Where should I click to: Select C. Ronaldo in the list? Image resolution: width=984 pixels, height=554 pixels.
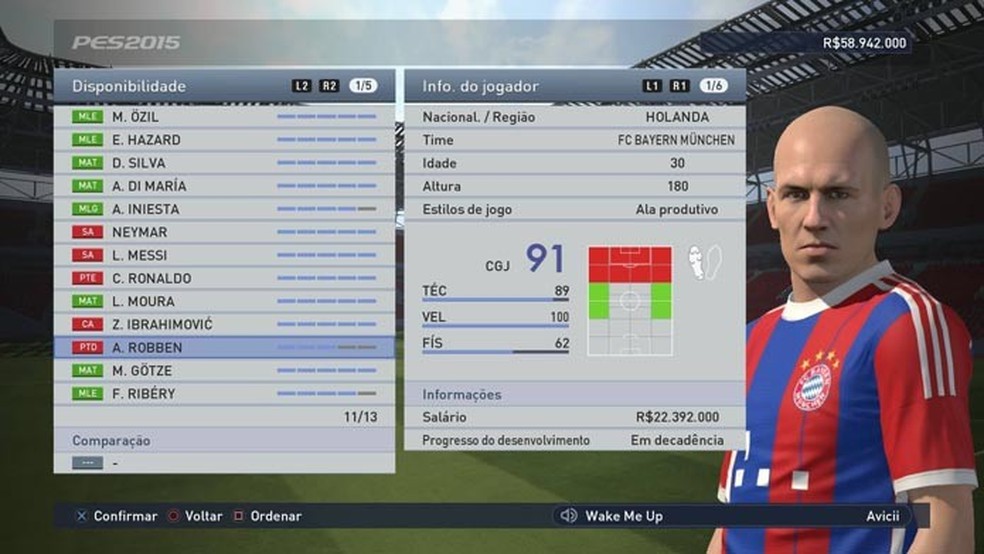pos(224,278)
